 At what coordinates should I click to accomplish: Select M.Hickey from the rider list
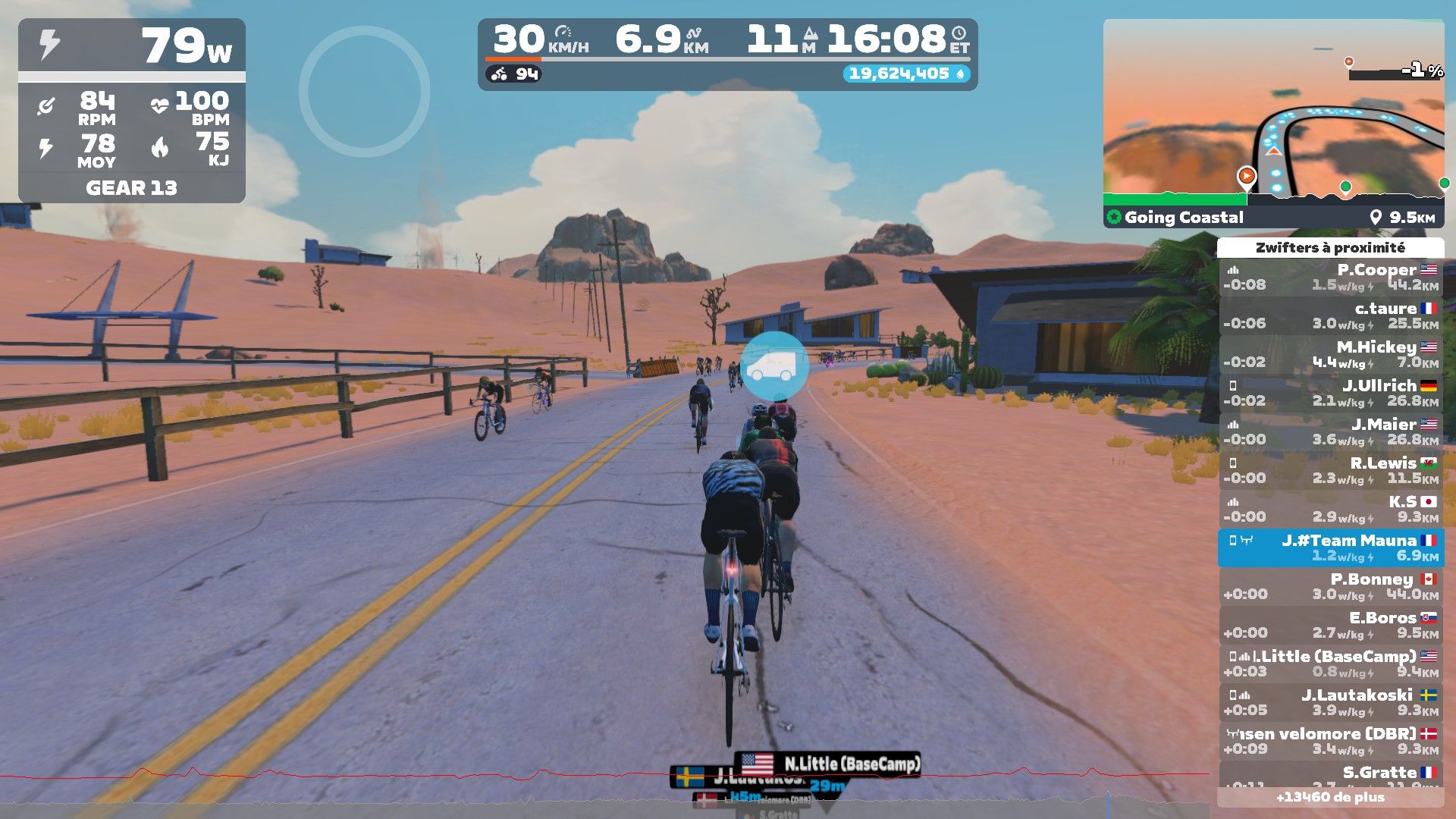pyautogui.click(x=1331, y=355)
